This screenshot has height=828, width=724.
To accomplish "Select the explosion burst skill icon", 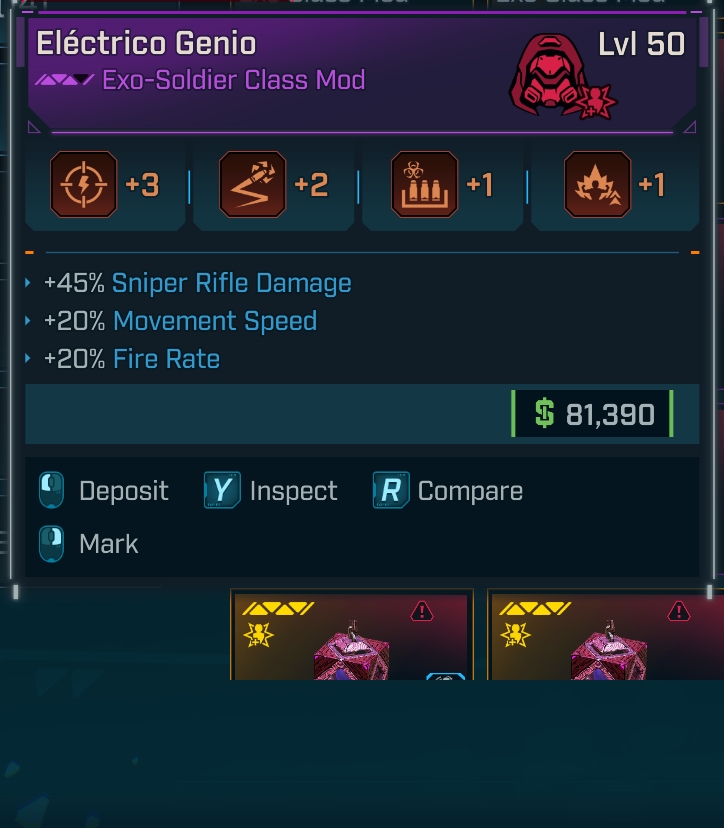I will click(x=597, y=185).
